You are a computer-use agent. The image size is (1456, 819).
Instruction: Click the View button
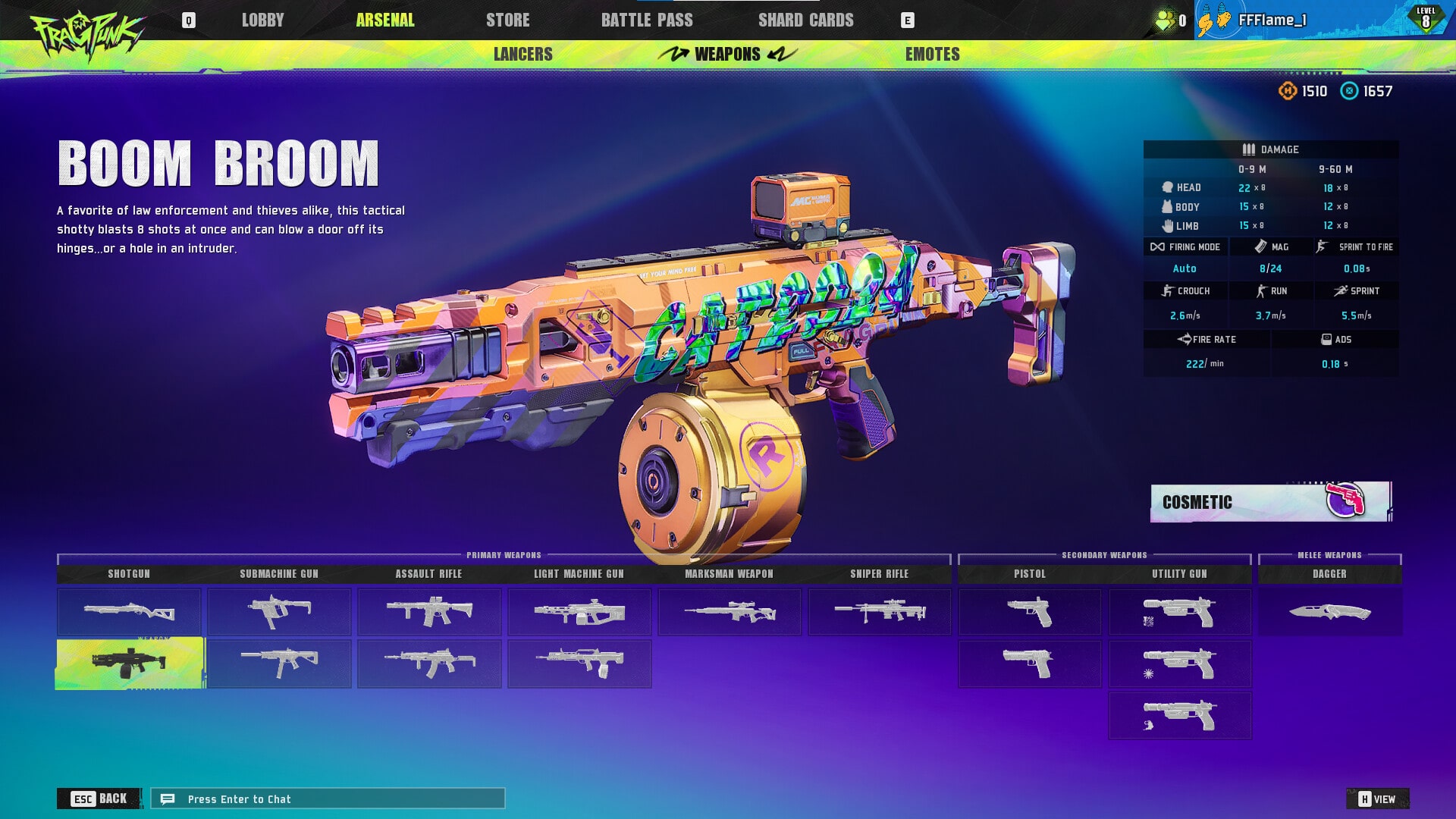[1377, 799]
